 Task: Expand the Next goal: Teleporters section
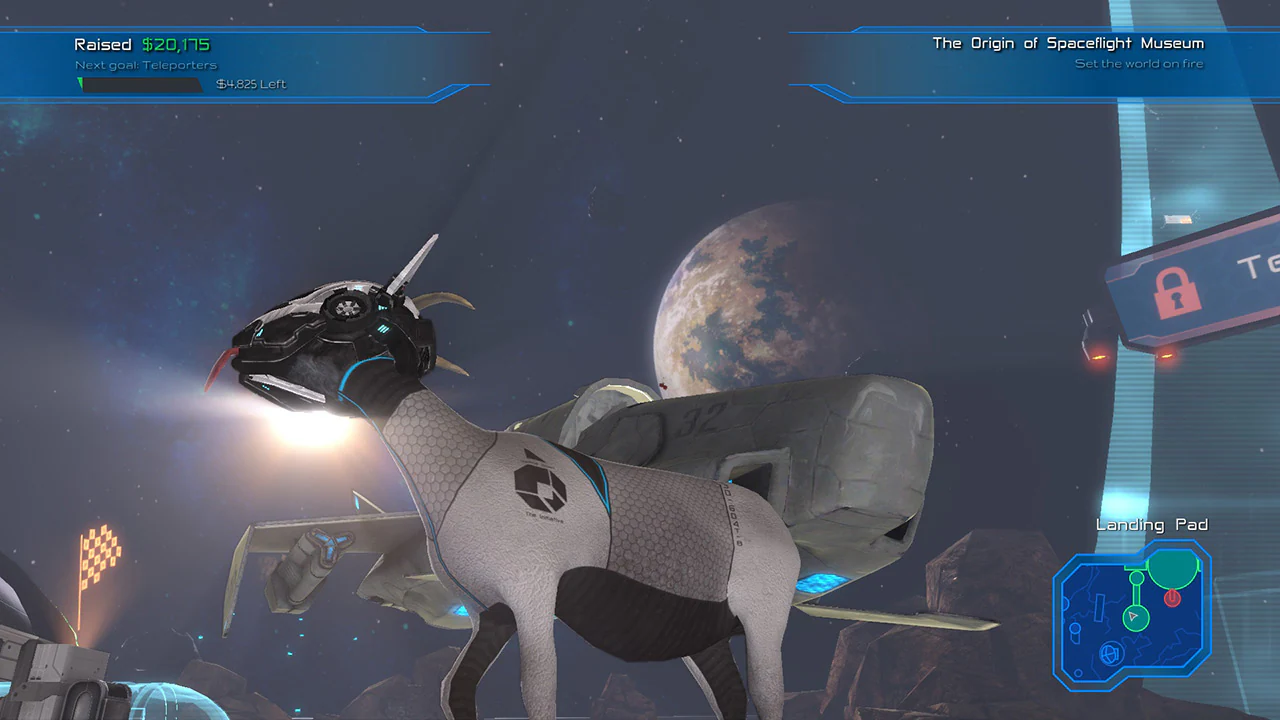pos(145,64)
